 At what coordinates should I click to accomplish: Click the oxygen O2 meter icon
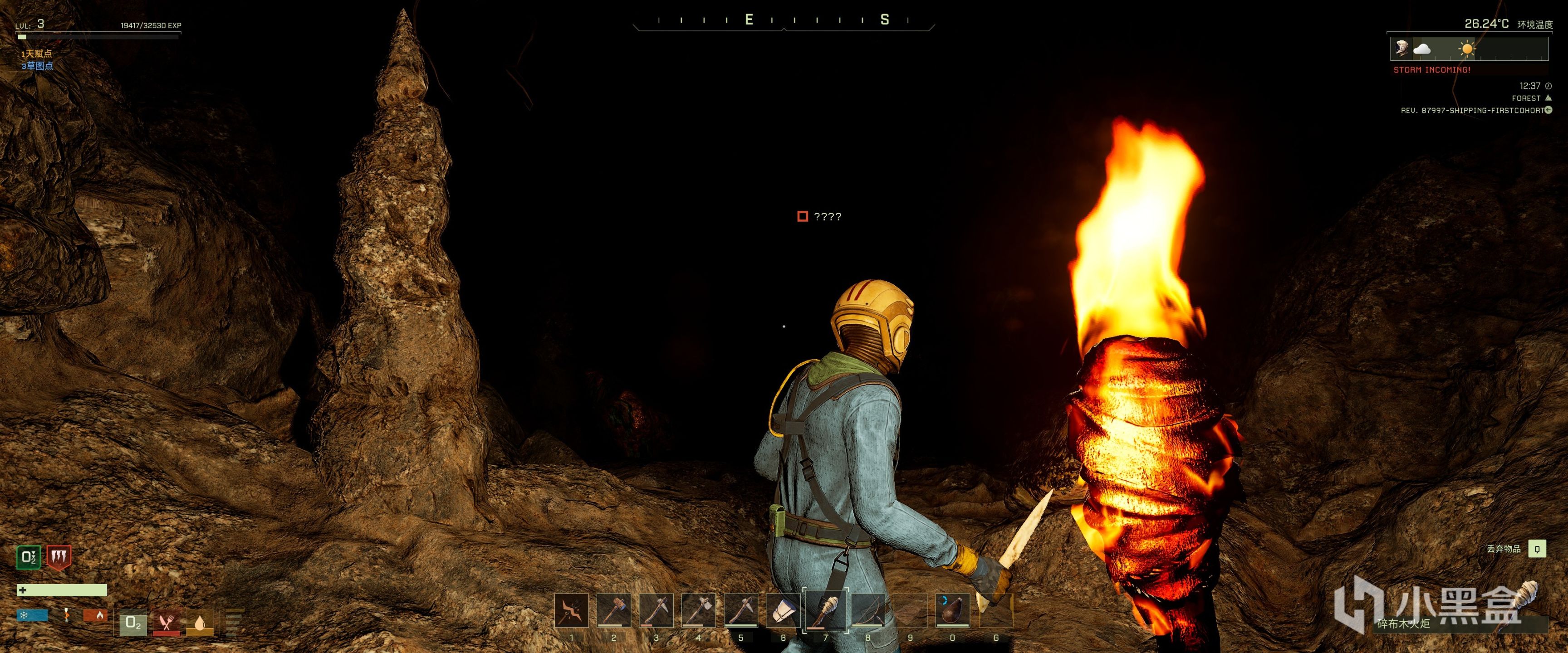click(133, 623)
